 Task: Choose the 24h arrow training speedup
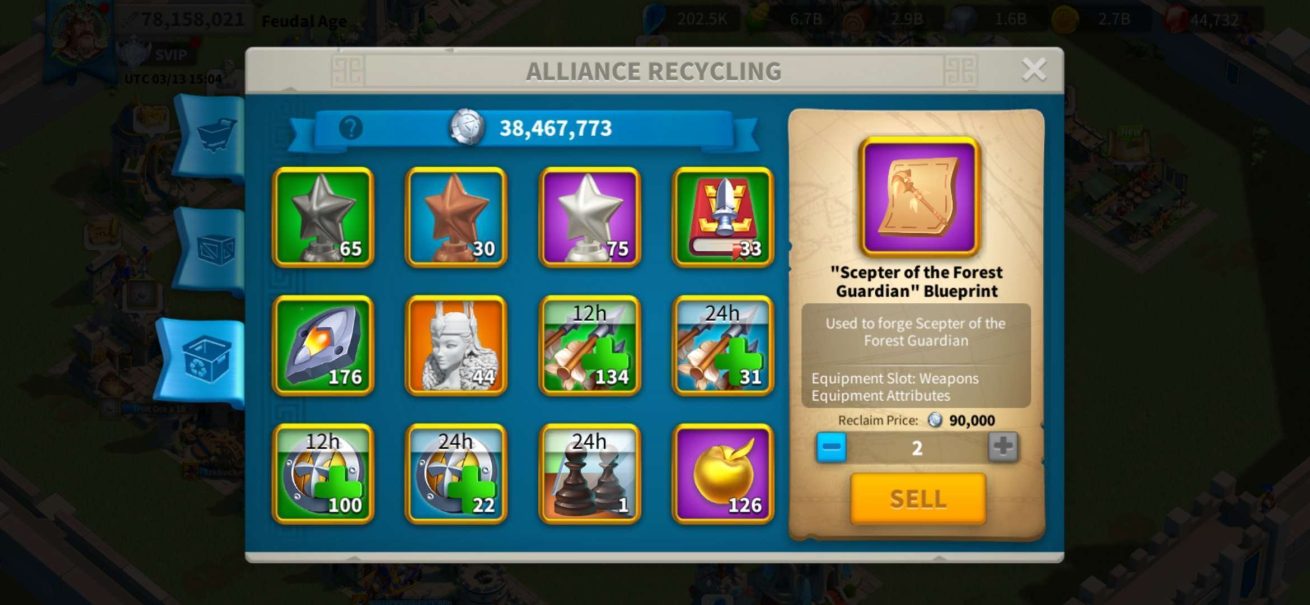tap(723, 345)
